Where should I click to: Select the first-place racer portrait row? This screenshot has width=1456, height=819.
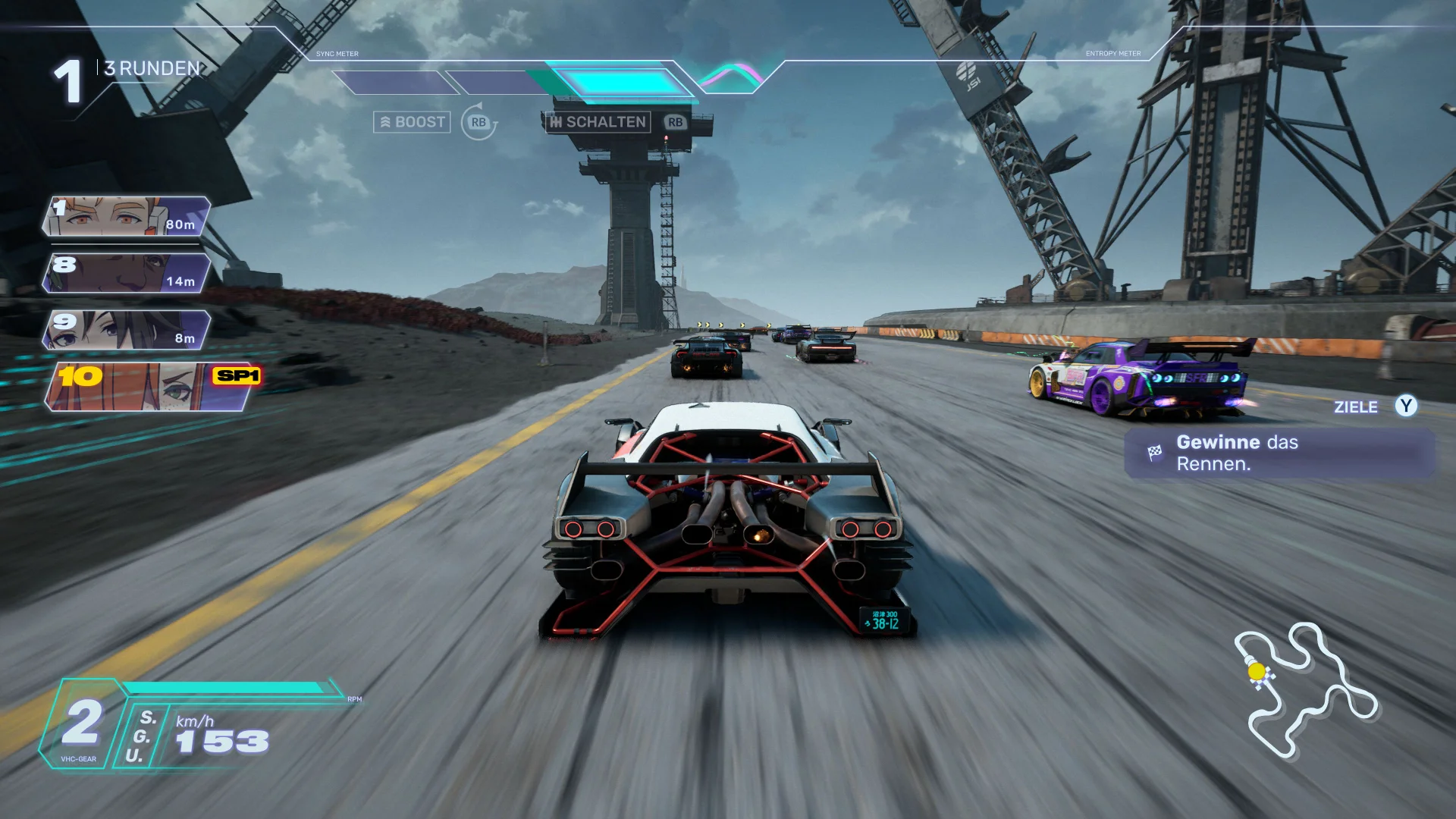(x=127, y=216)
